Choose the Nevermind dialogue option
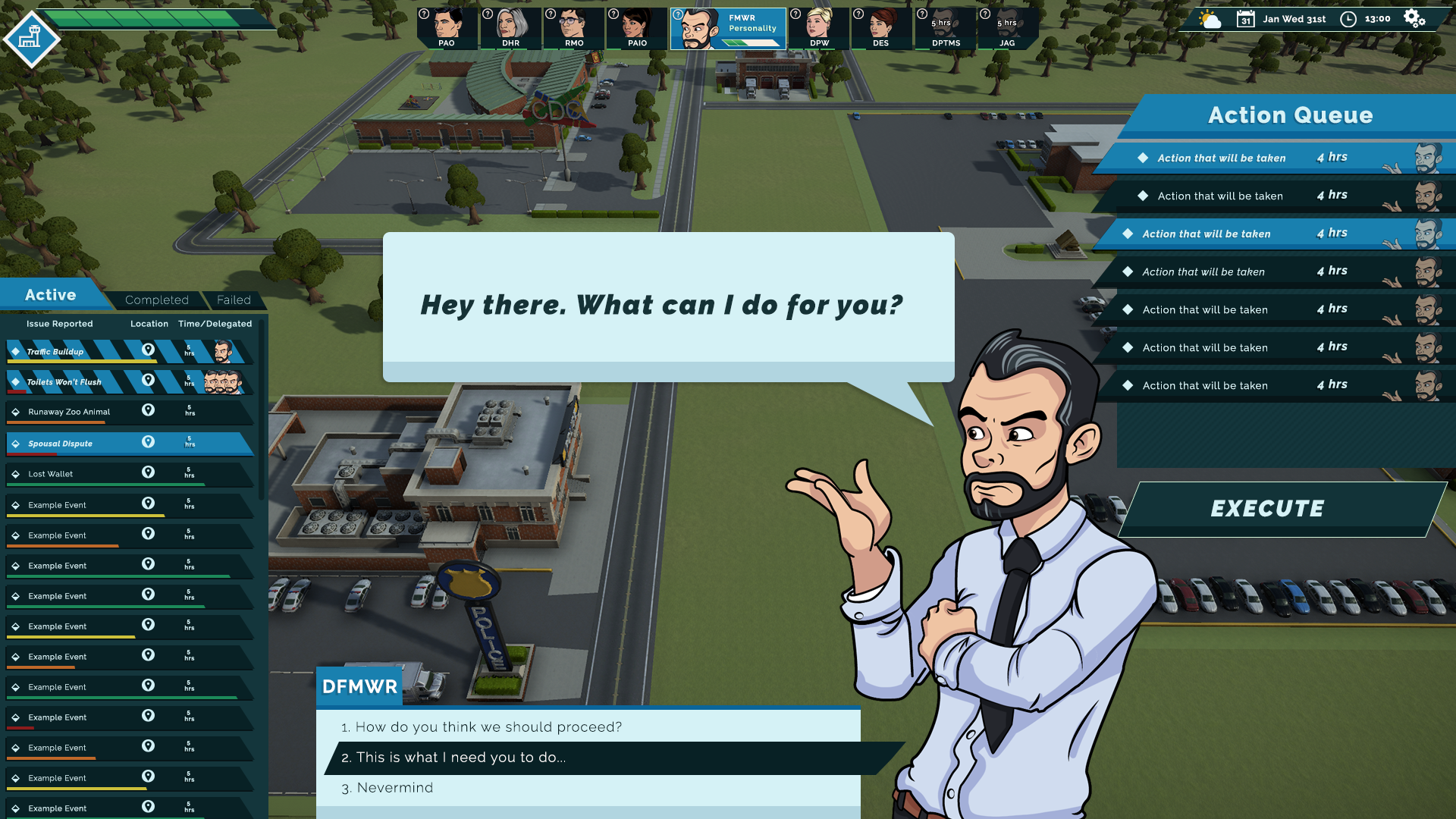1456x819 pixels. 394,787
